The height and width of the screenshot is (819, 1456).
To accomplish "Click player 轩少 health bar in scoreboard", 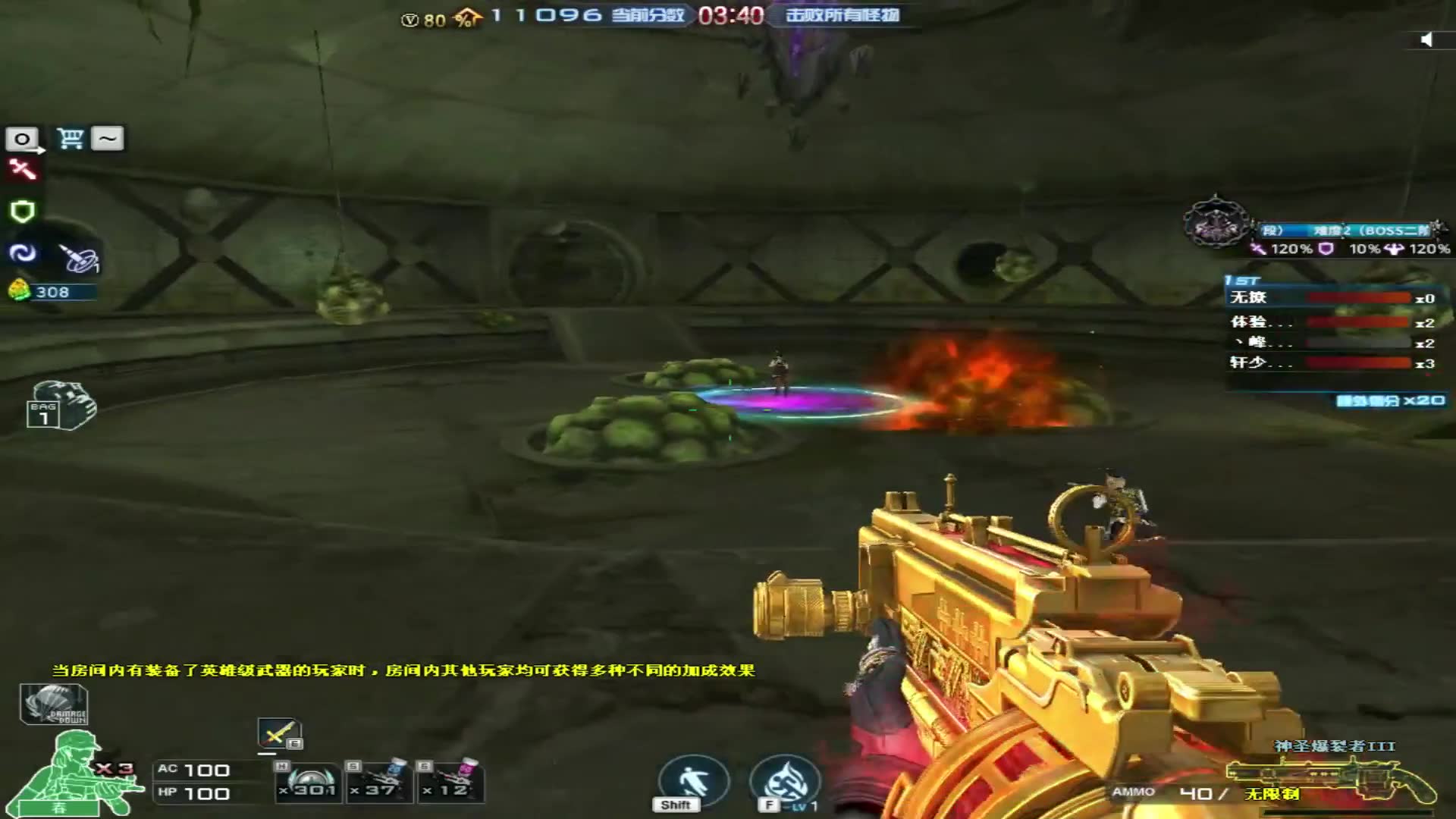I will pos(1357,365).
